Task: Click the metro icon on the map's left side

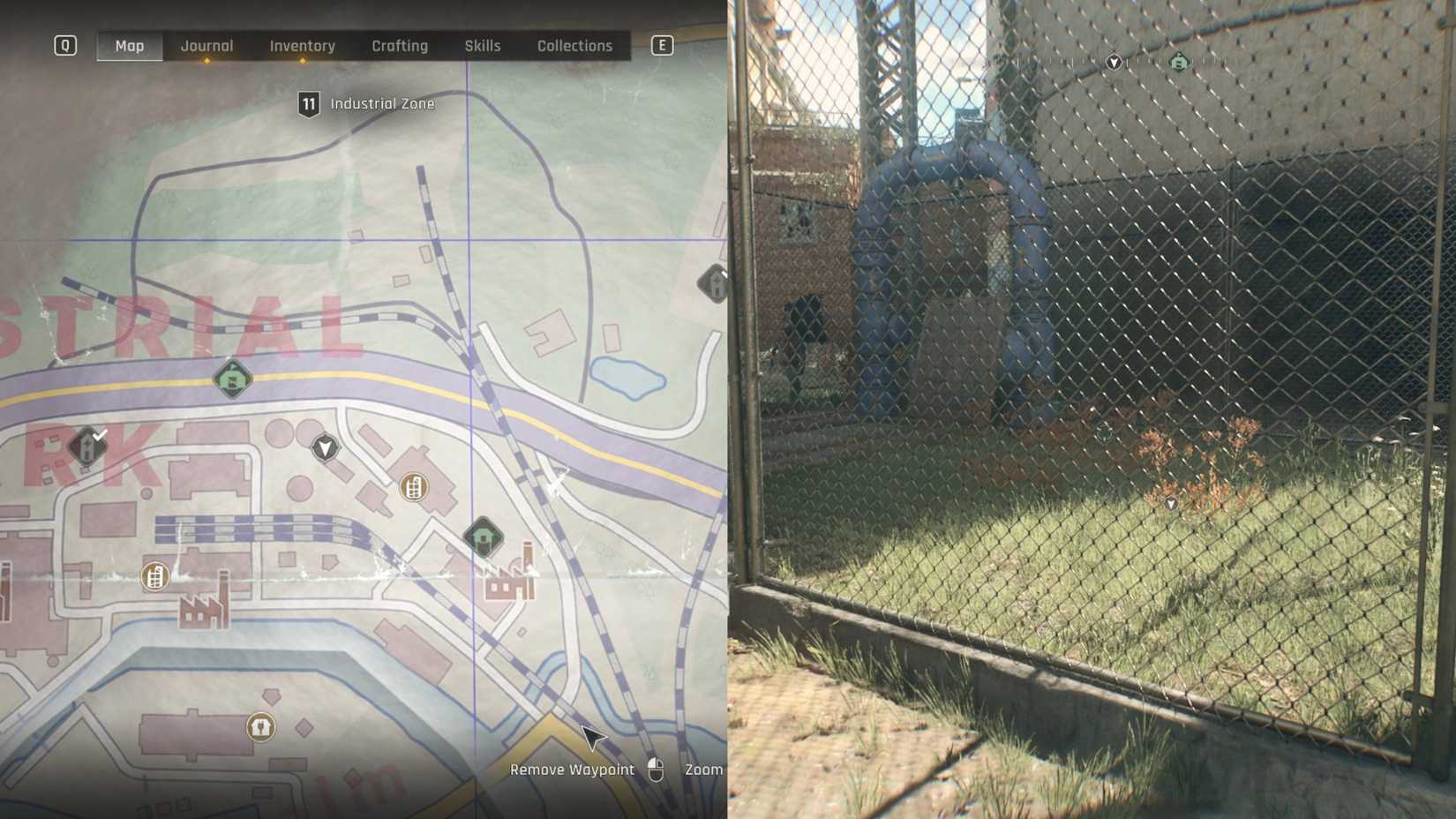Action: (154, 575)
